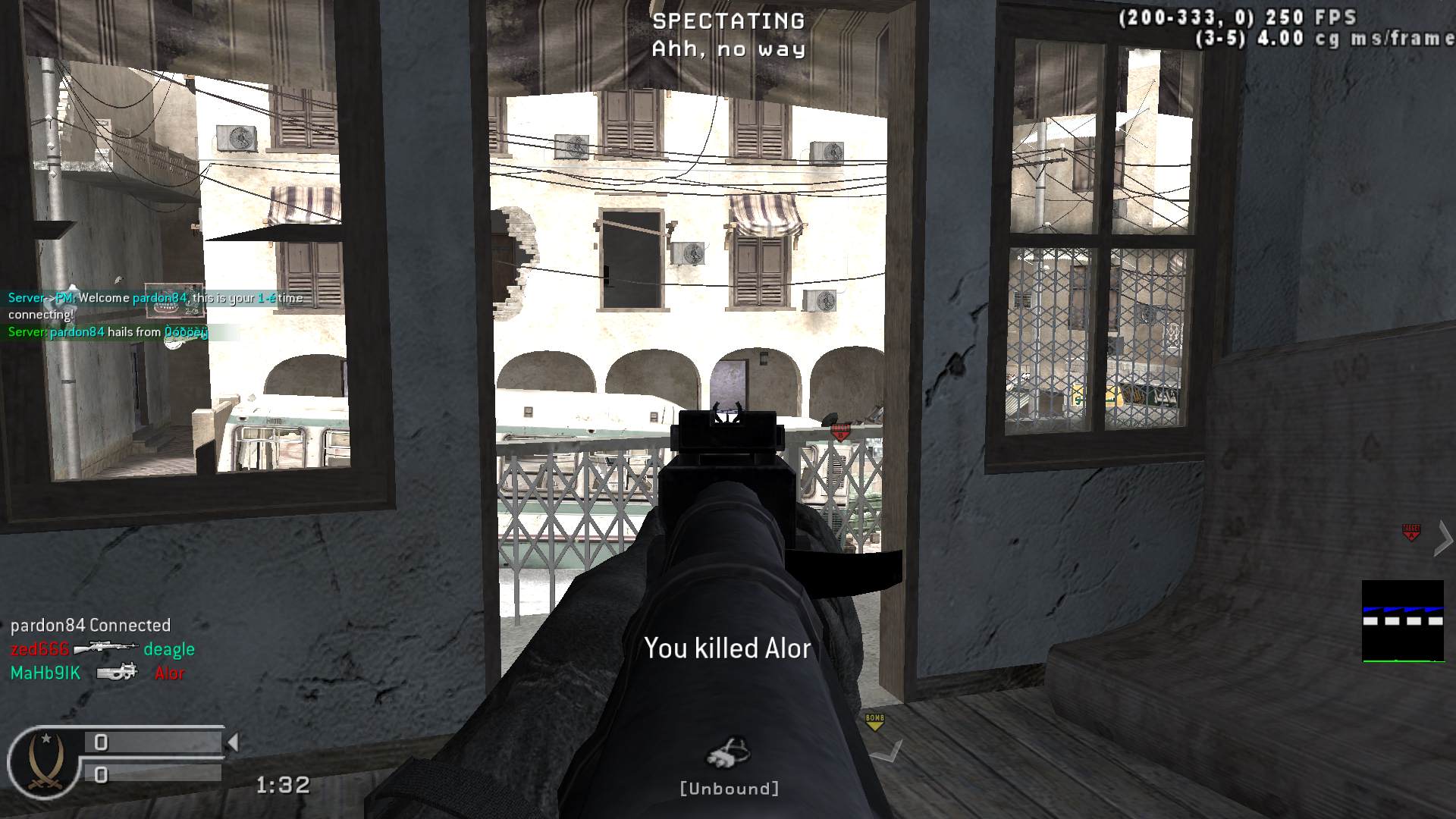Open the pardon84 link in chat
This screenshot has height=819, width=1456.
coord(157,298)
